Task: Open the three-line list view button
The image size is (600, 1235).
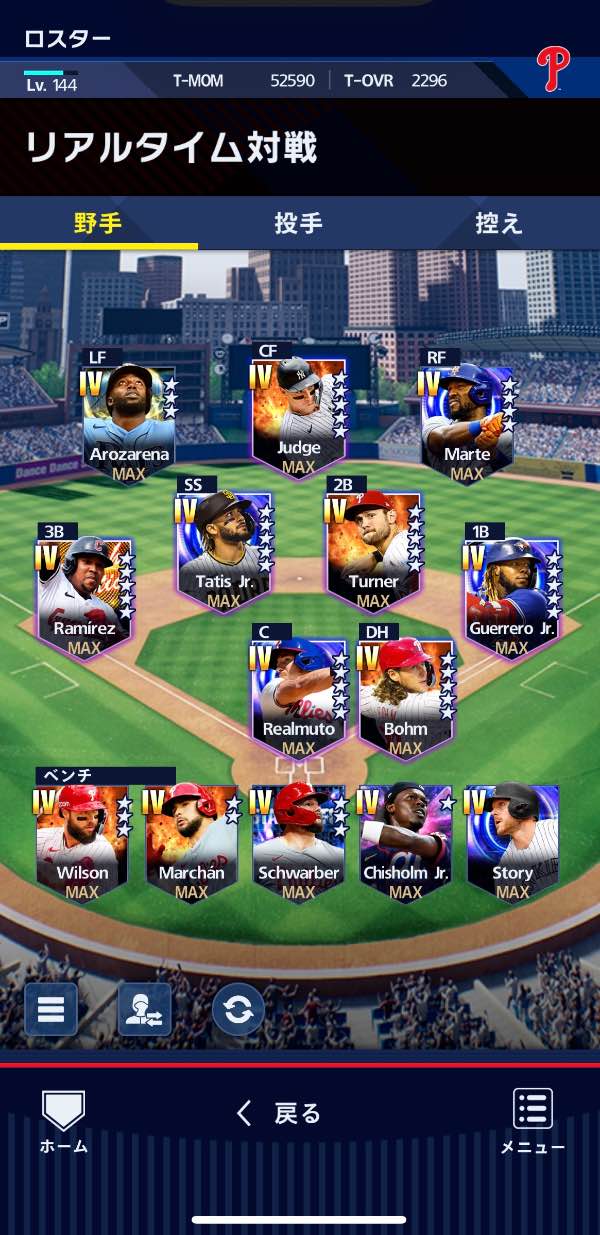Action: click(x=51, y=1009)
